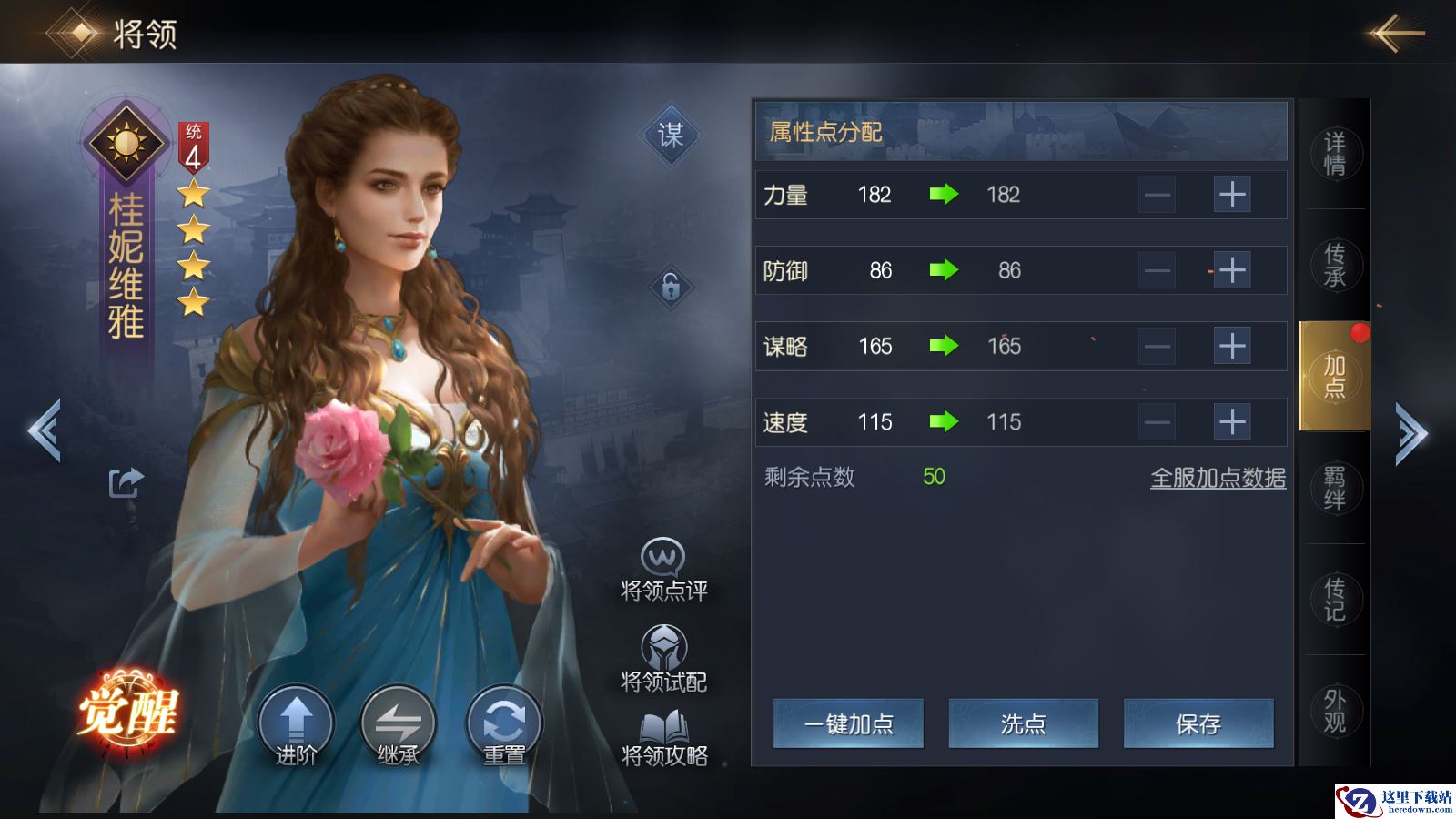This screenshot has width=1456, height=819.
Task: Toggle the padlock lock icon
Action: pyautogui.click(x=671, y=288)
